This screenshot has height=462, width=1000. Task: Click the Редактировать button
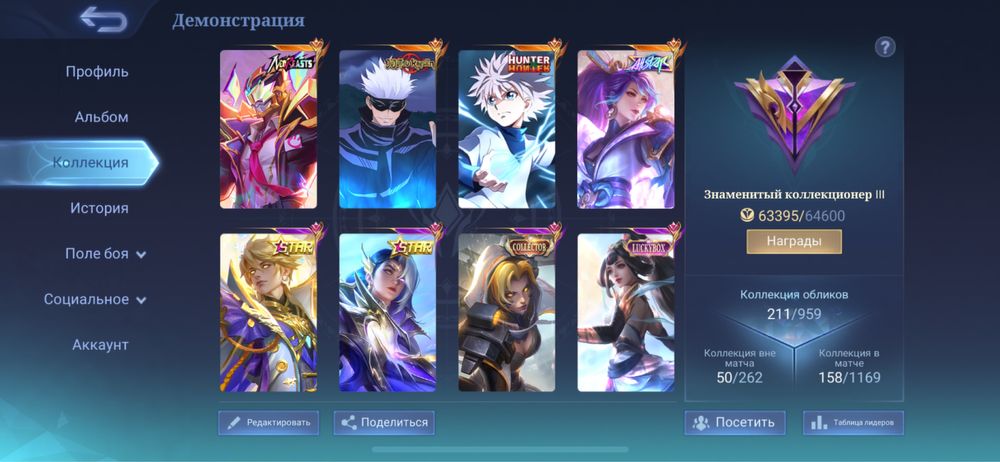(269, 423)
